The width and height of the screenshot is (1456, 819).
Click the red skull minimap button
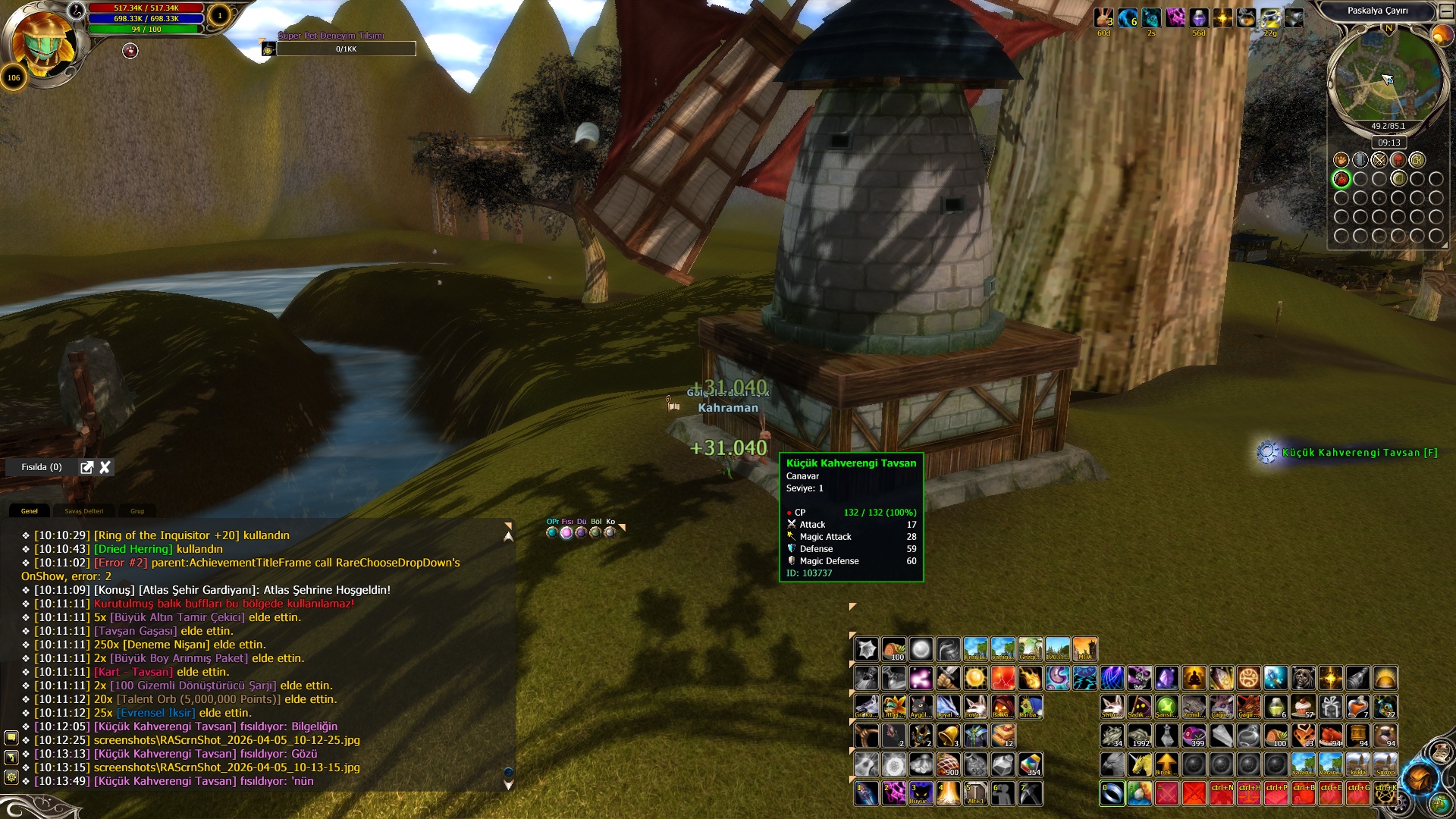pyautogui.click(x=1398, y=160)
